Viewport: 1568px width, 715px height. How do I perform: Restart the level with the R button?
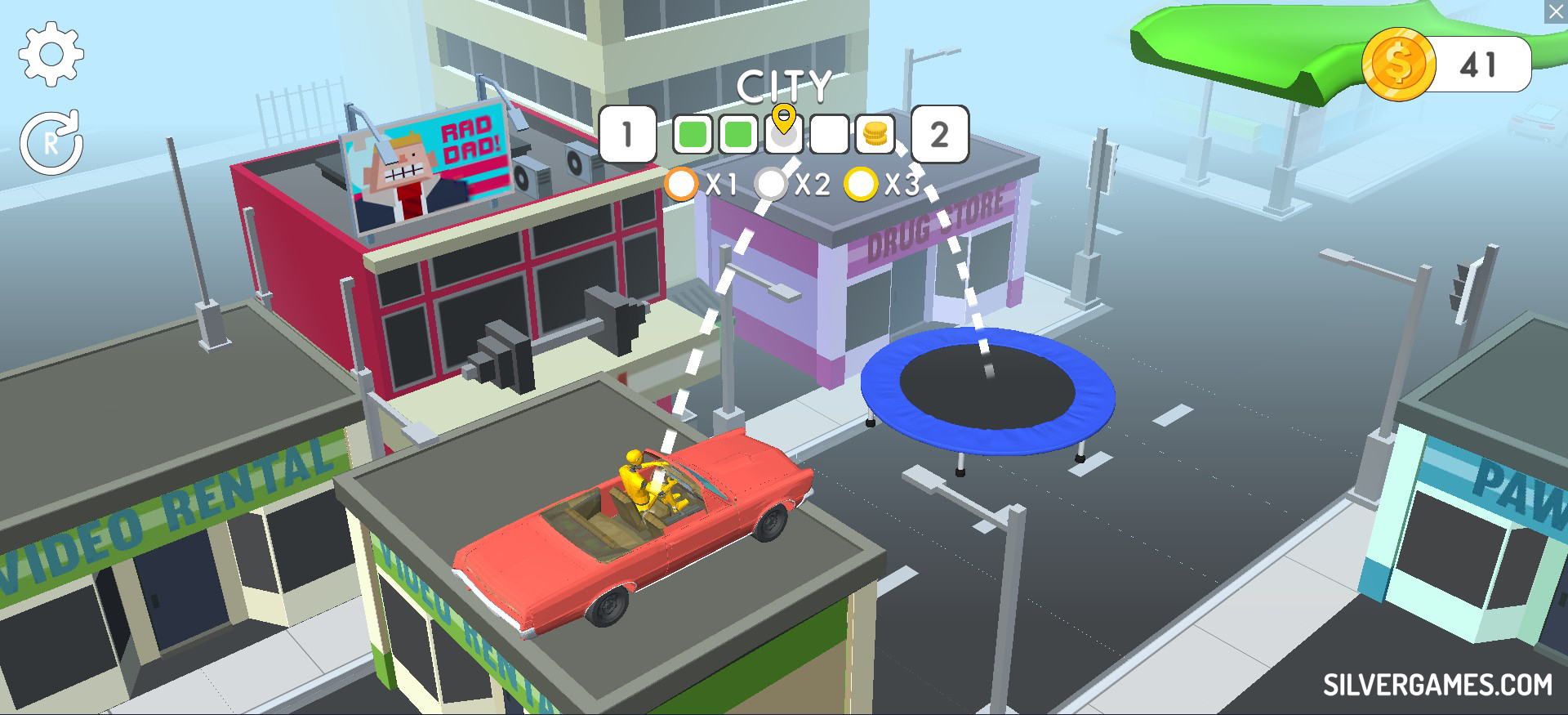pos(51,143)
